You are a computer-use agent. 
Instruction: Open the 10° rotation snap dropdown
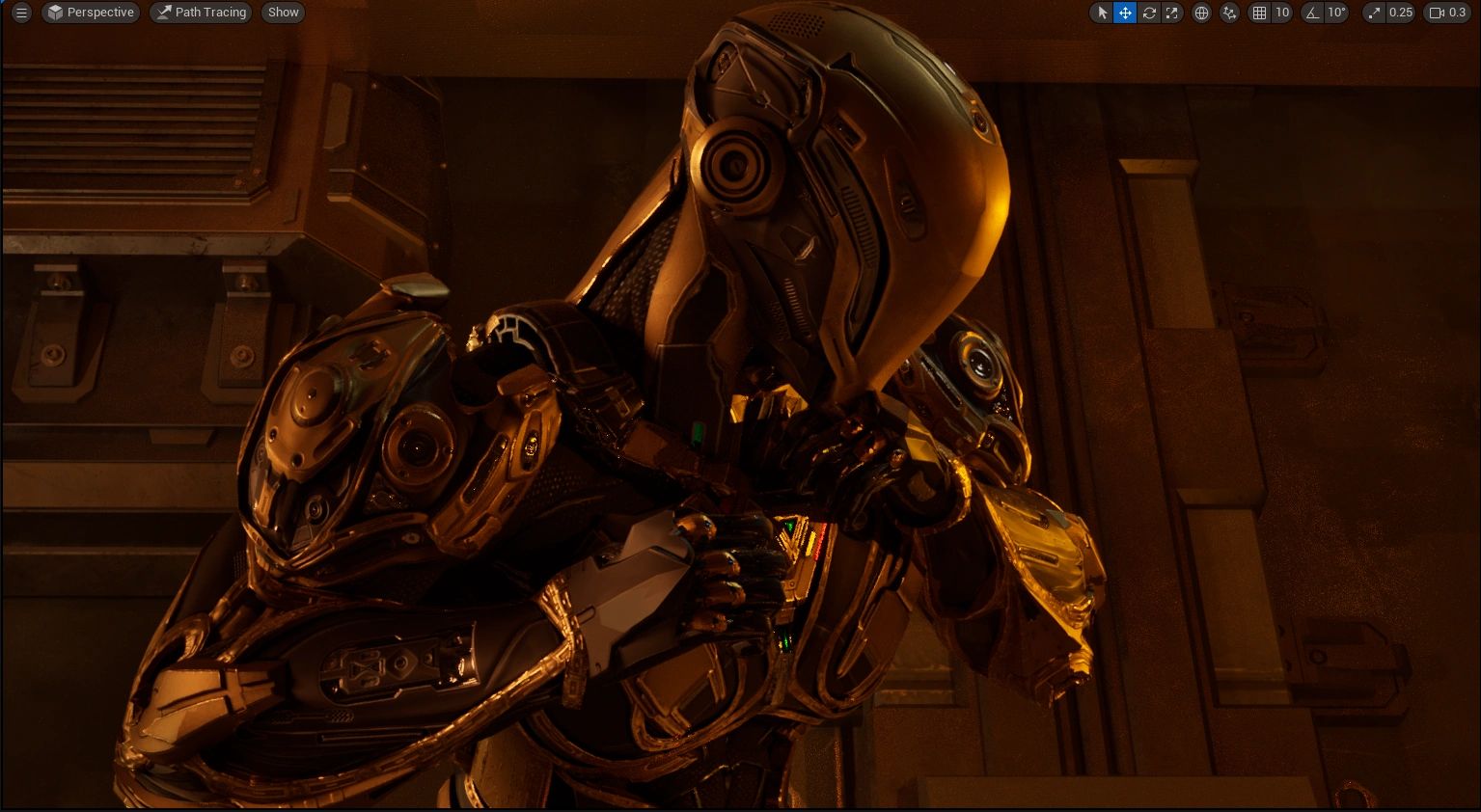coord(1336,13)
